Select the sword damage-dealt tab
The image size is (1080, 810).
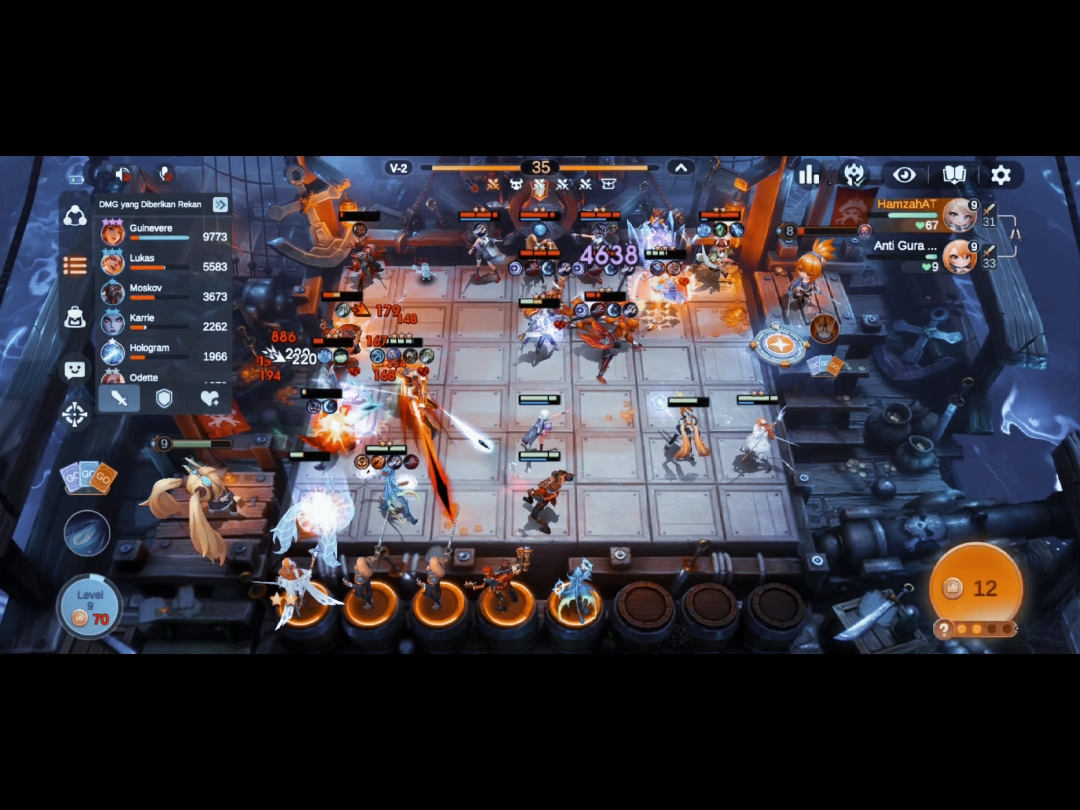[x=119, y=398]
